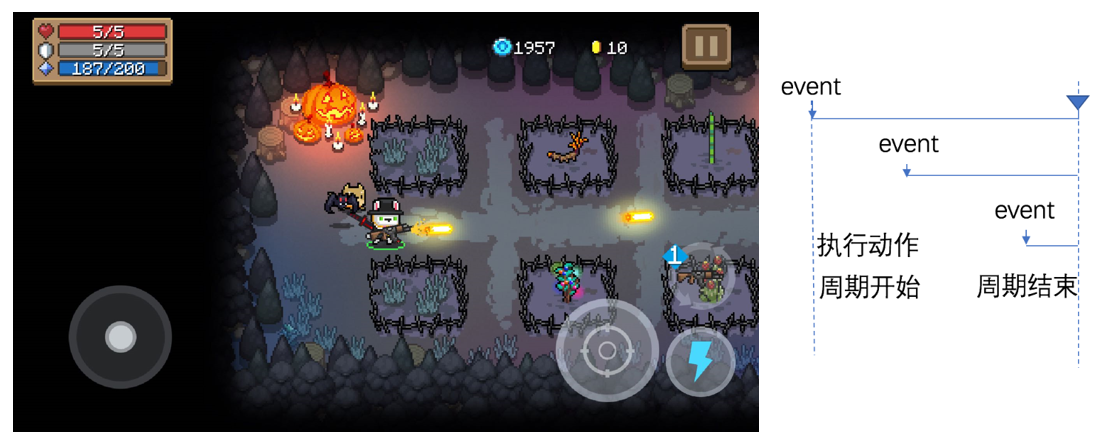Activate the lightning bolt skill button
This screenshot has height=442, width=1108.
700,361
